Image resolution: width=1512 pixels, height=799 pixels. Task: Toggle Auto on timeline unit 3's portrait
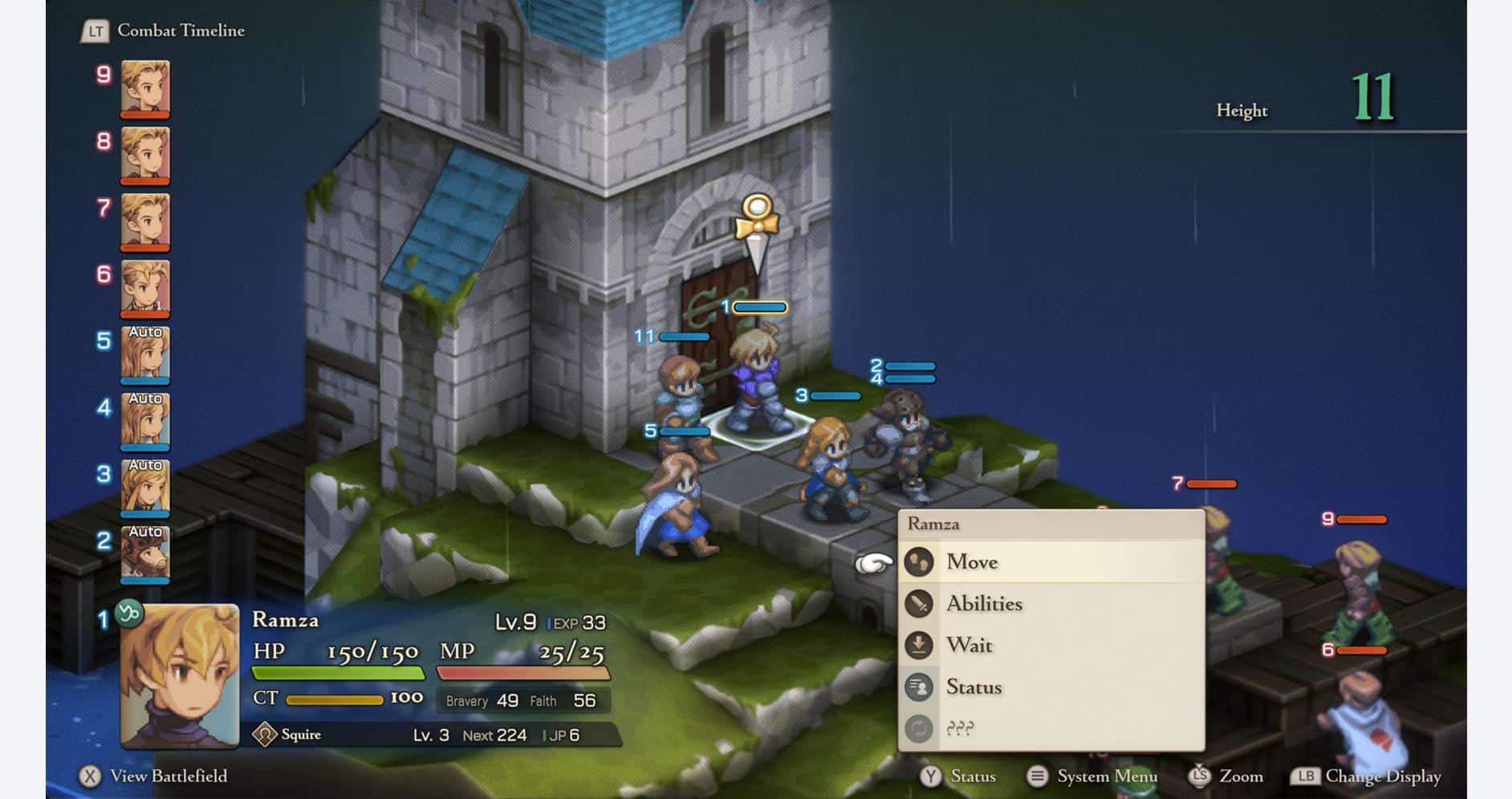click(x=145, y=465)
